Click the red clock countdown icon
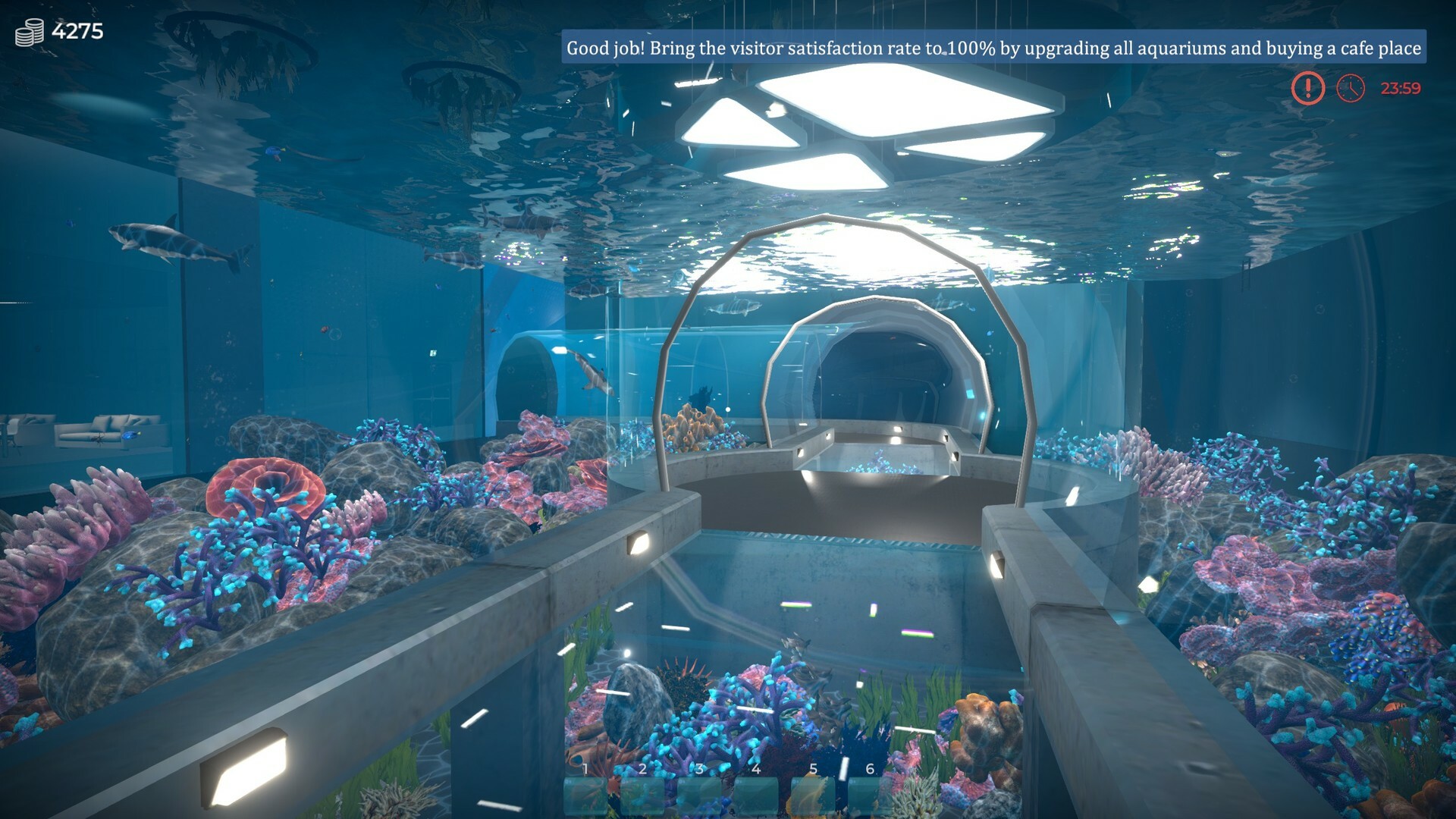Screen dimensions: 1456x819 [x=1350, y=89]
